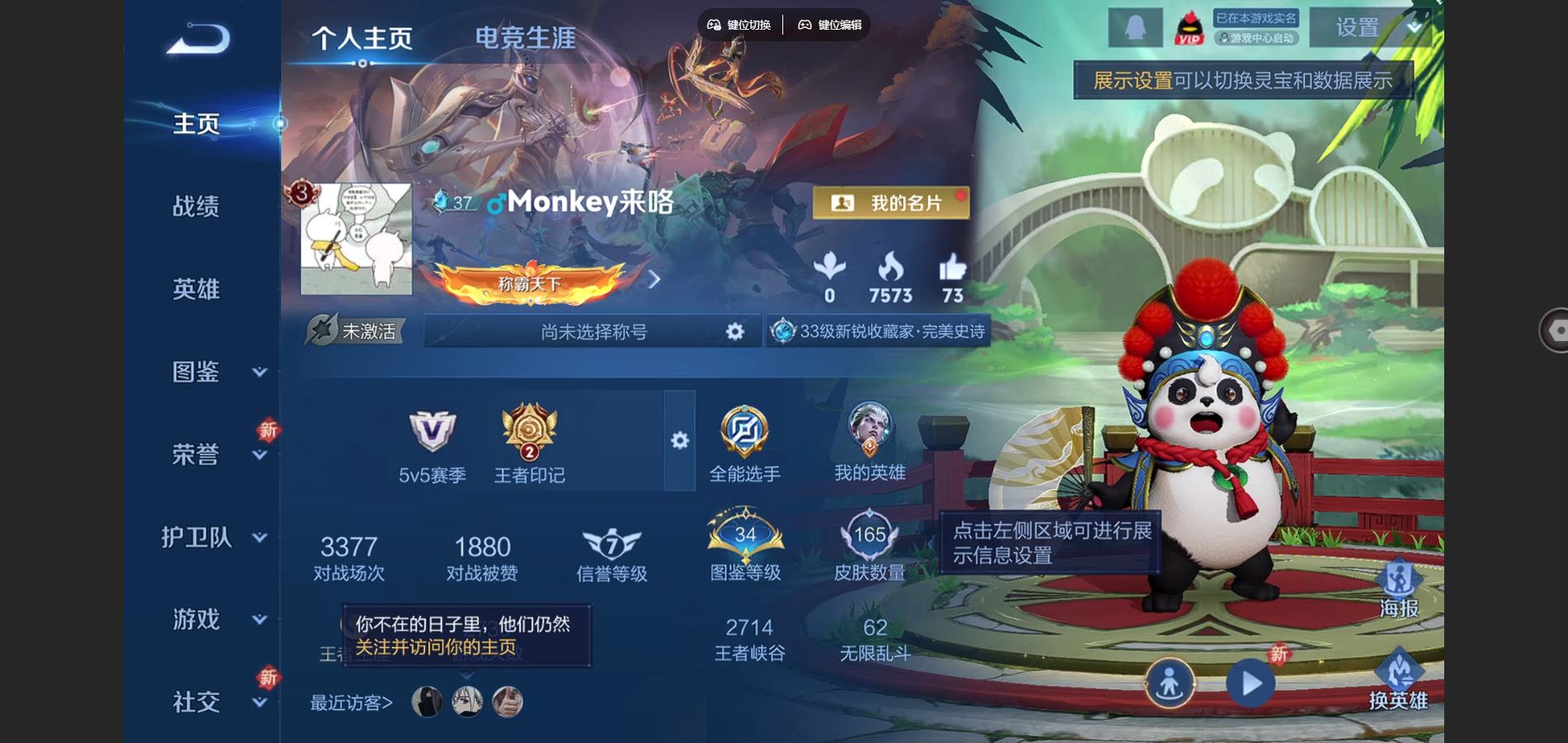1568x743 pixels.
Task: Open the 海报 poster option
Action: pyautogui.click(x=1398, y=589)
